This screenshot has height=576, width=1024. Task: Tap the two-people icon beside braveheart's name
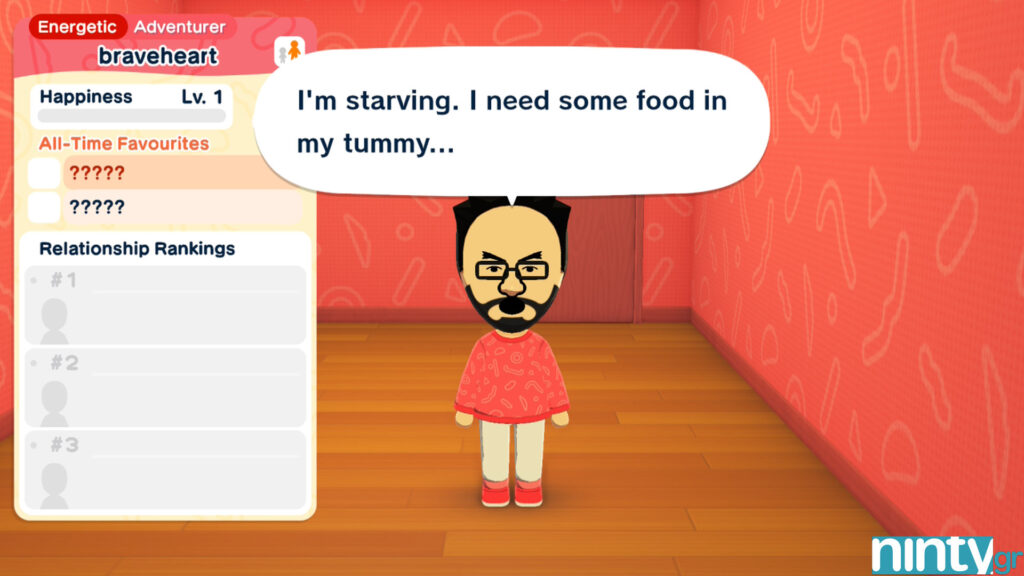click(288, 51)
